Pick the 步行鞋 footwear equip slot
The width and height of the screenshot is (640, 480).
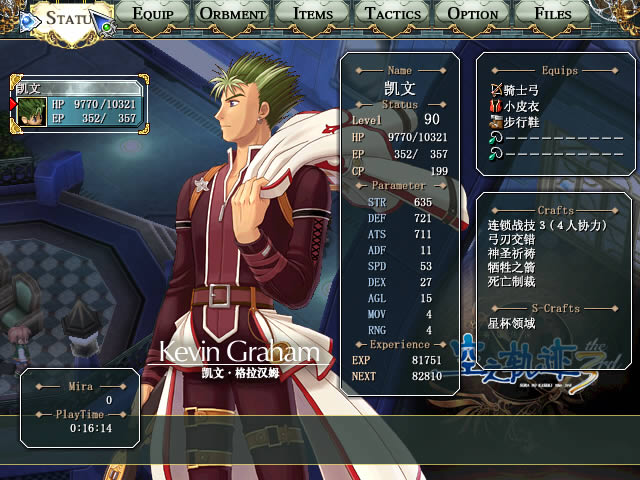pos(520,122)
